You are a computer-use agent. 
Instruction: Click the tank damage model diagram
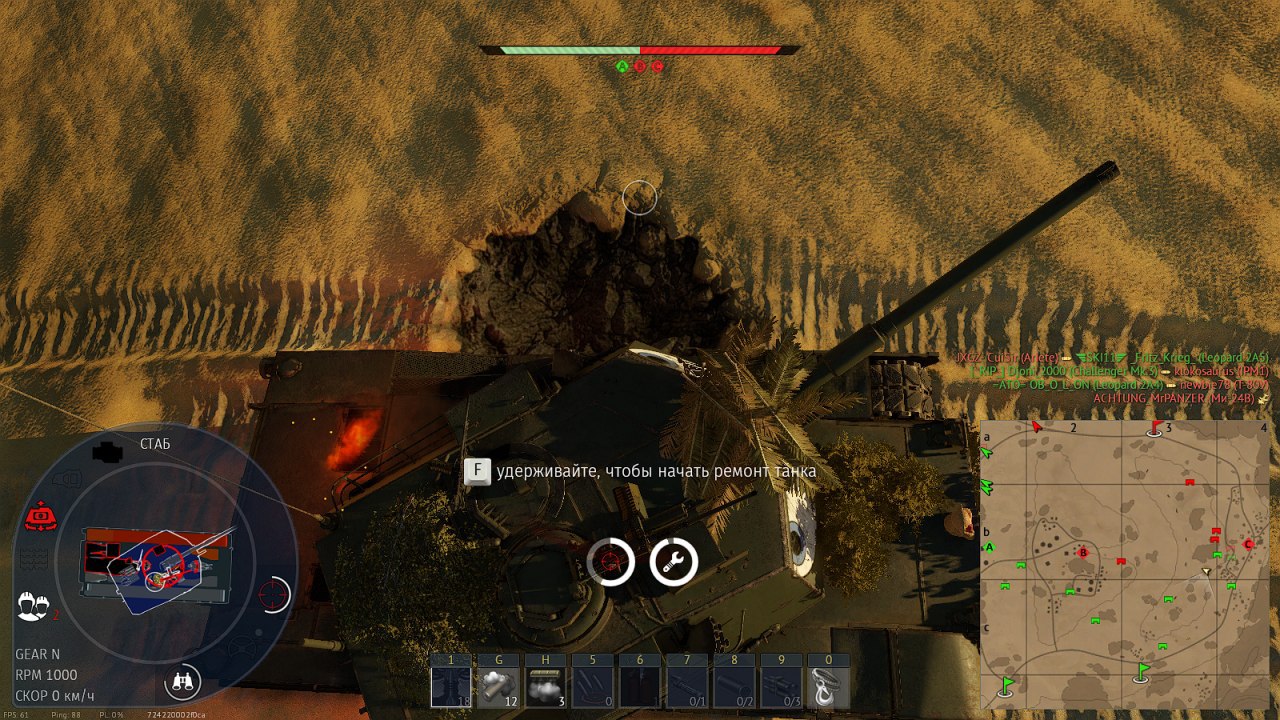point(155,567)
